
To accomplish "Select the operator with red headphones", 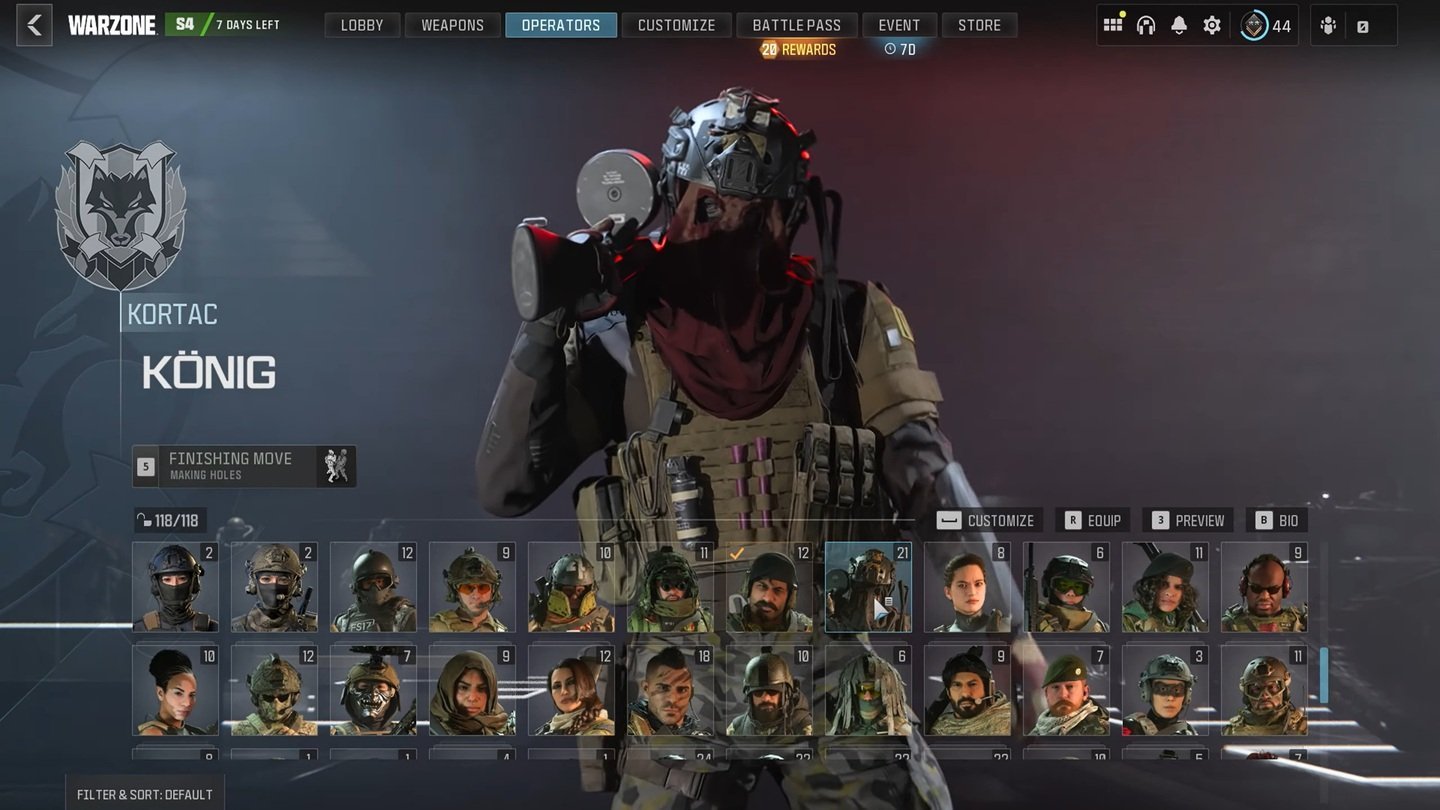I will point(1264,587).
